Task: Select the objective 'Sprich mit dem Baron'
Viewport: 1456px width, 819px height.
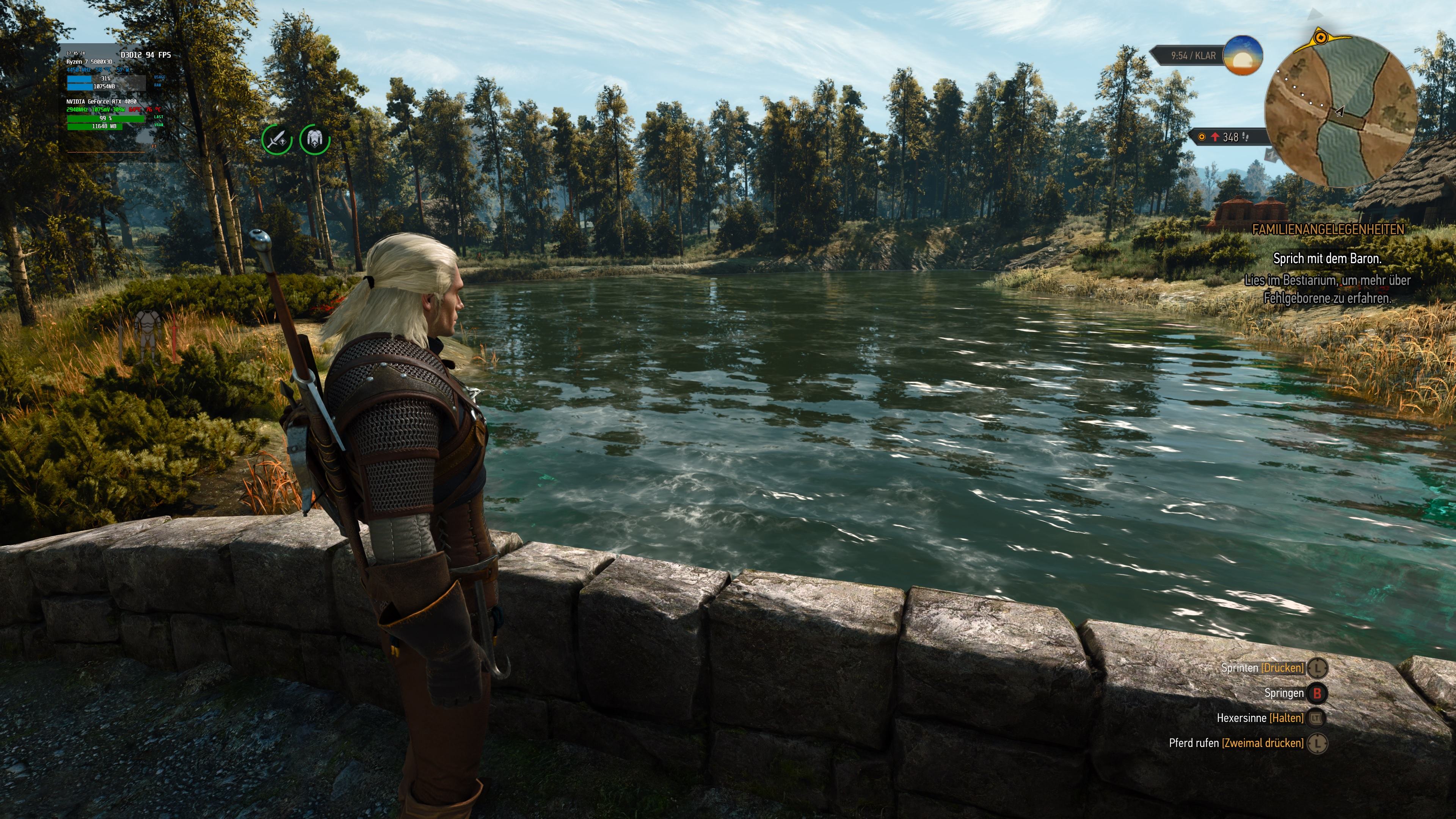Action: (1327, 258)
